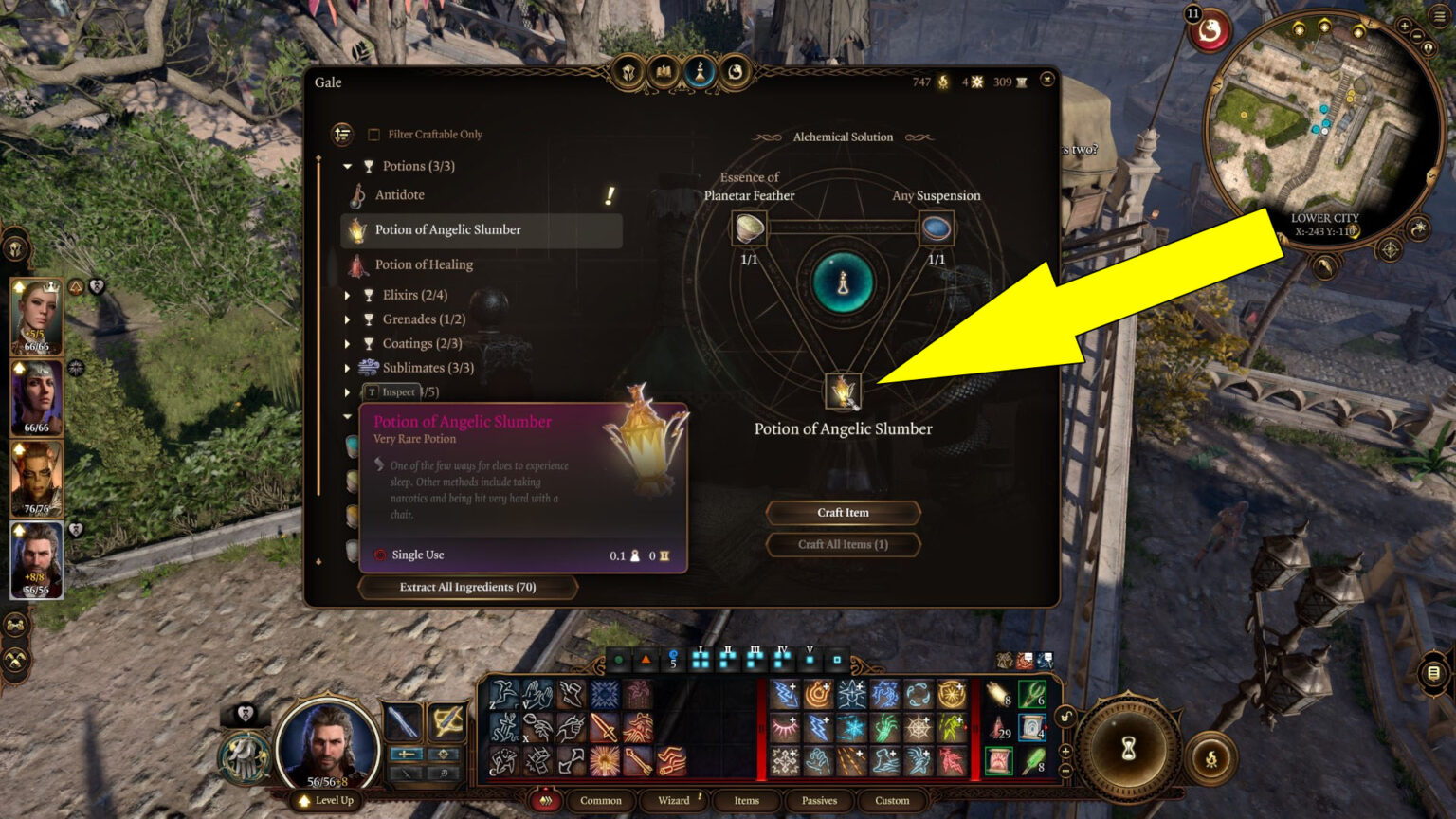The height and width of the screenshot is (819, 1456).
Task: Open the Passives hotbar tab
Action: point(818,801)
